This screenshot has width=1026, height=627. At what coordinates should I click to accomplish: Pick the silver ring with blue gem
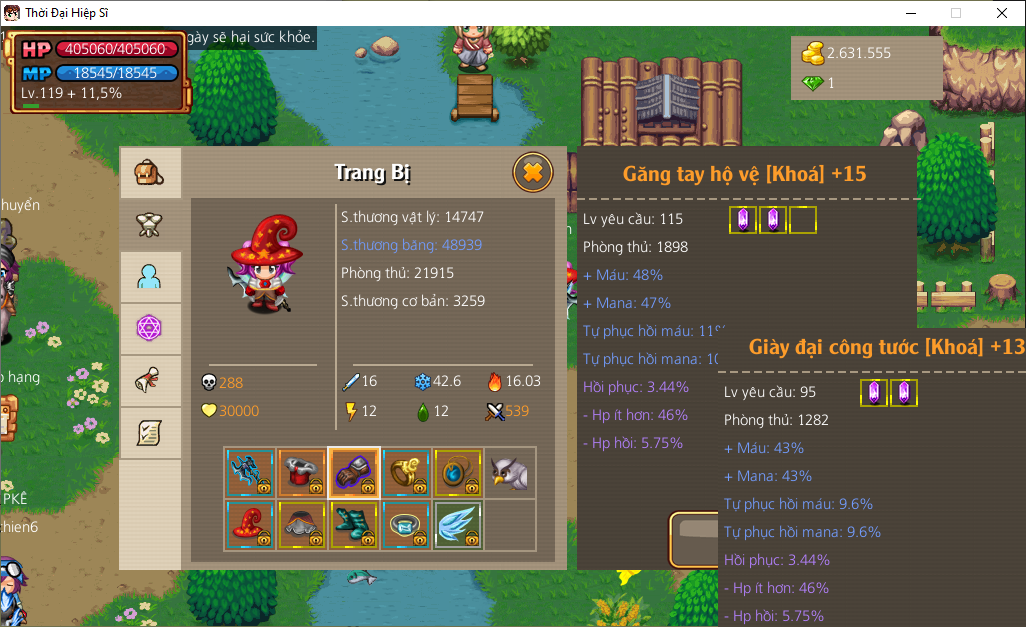pyautogui.click(x=406, y=524)
